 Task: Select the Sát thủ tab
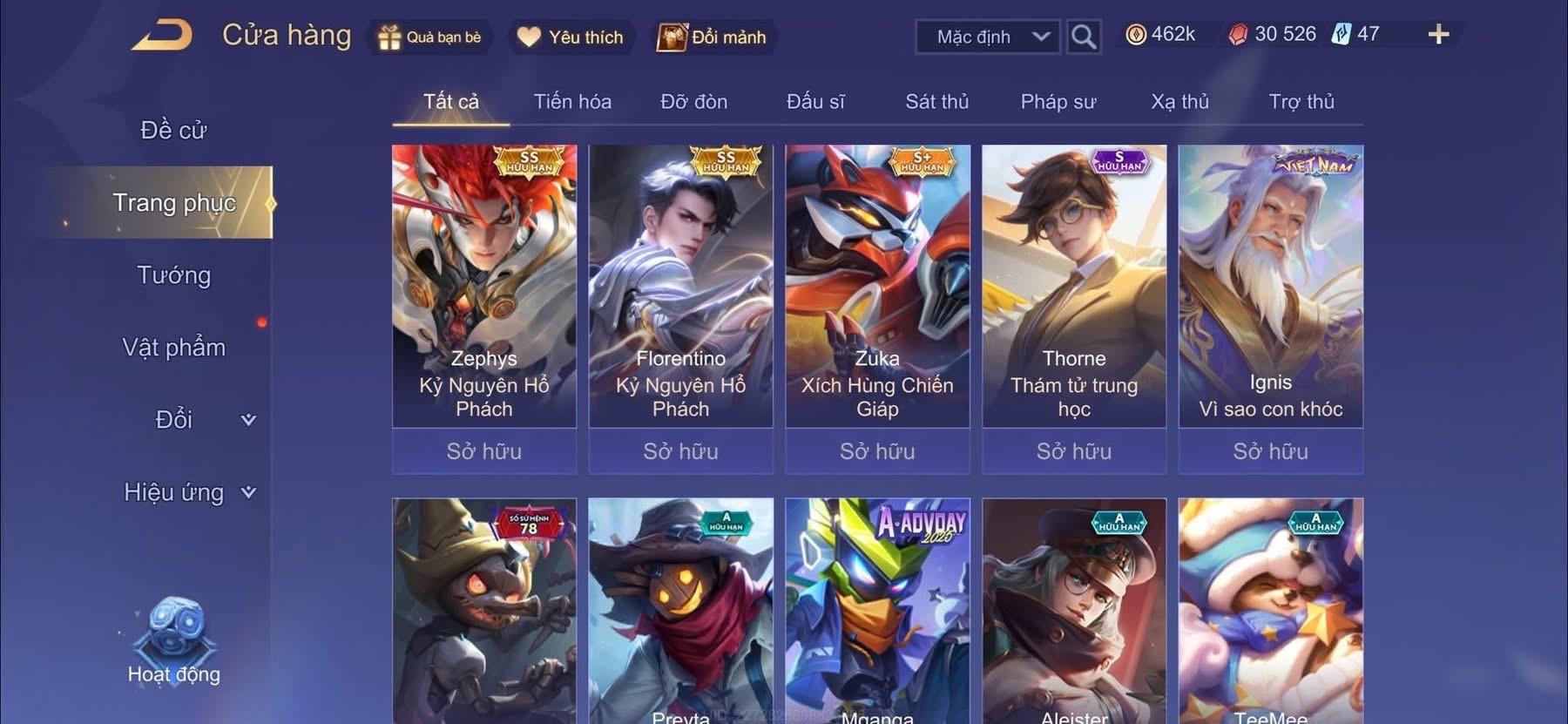tap(936, 102)
